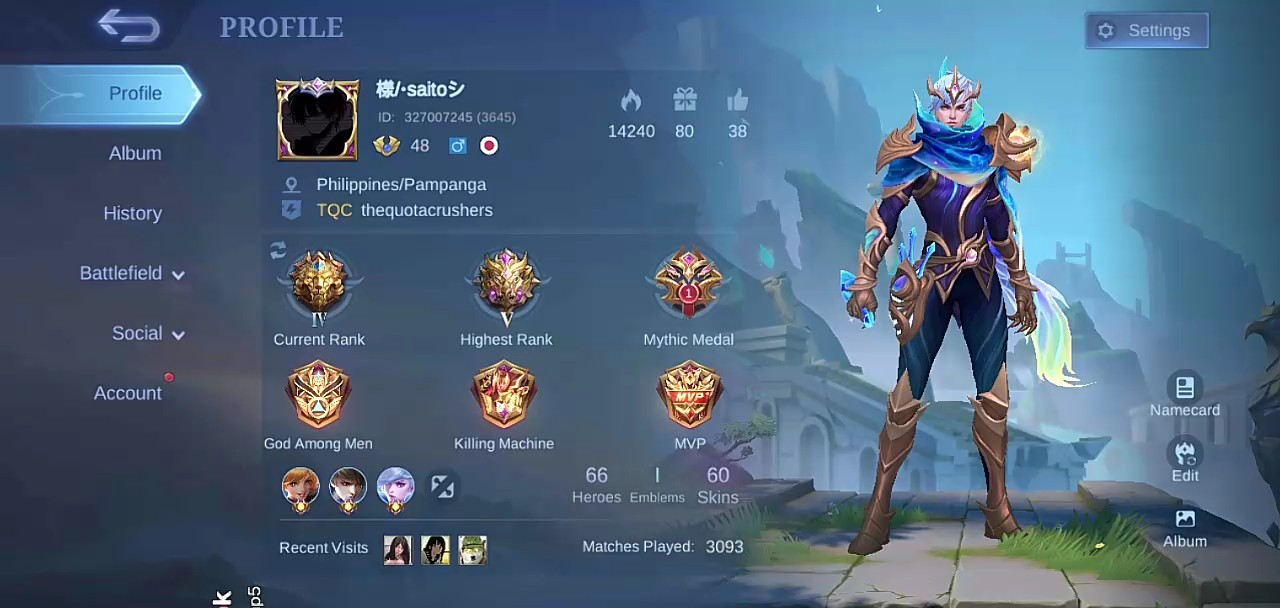
Task: Choose the Edit hero display button
Action: [1185, 460]
